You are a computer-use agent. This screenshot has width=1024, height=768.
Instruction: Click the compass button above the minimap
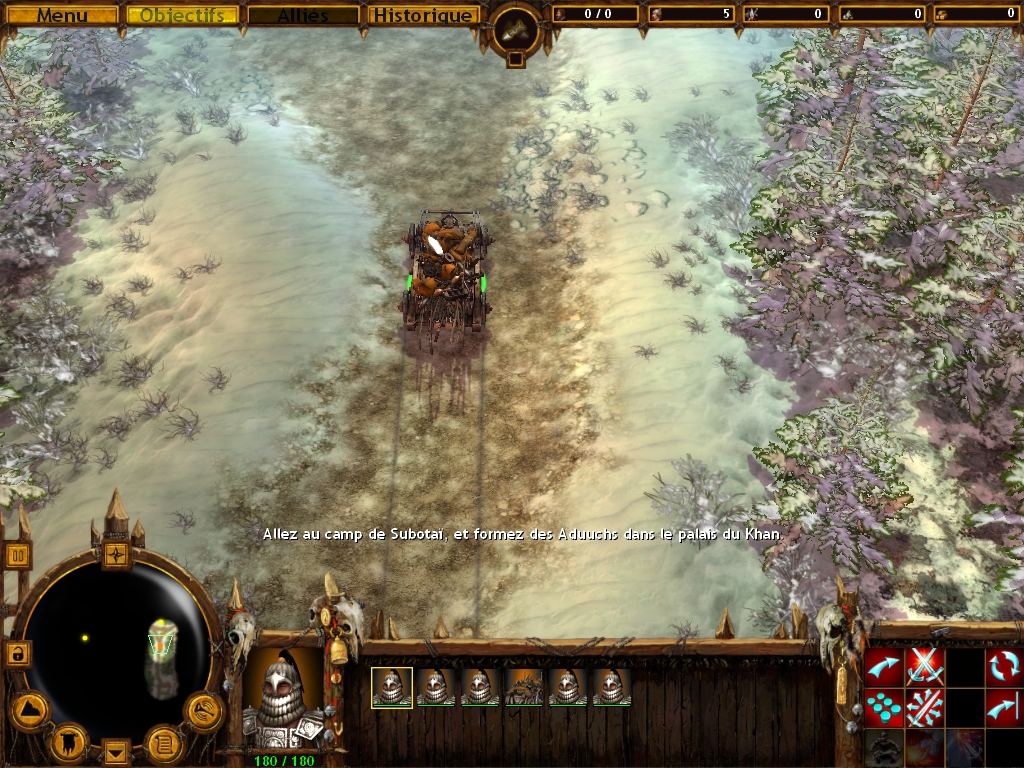117,553
